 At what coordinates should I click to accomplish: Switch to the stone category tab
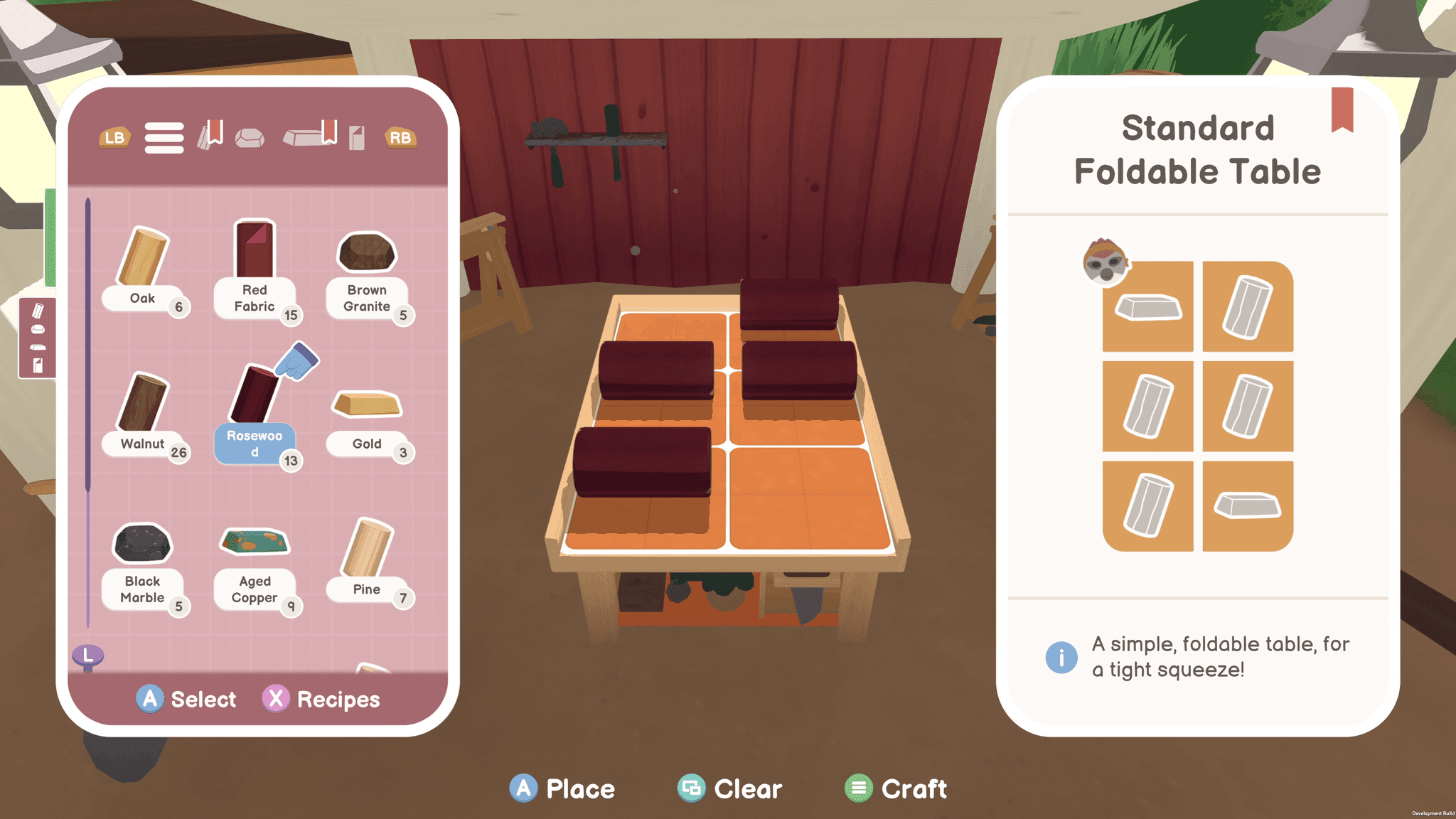250,136
